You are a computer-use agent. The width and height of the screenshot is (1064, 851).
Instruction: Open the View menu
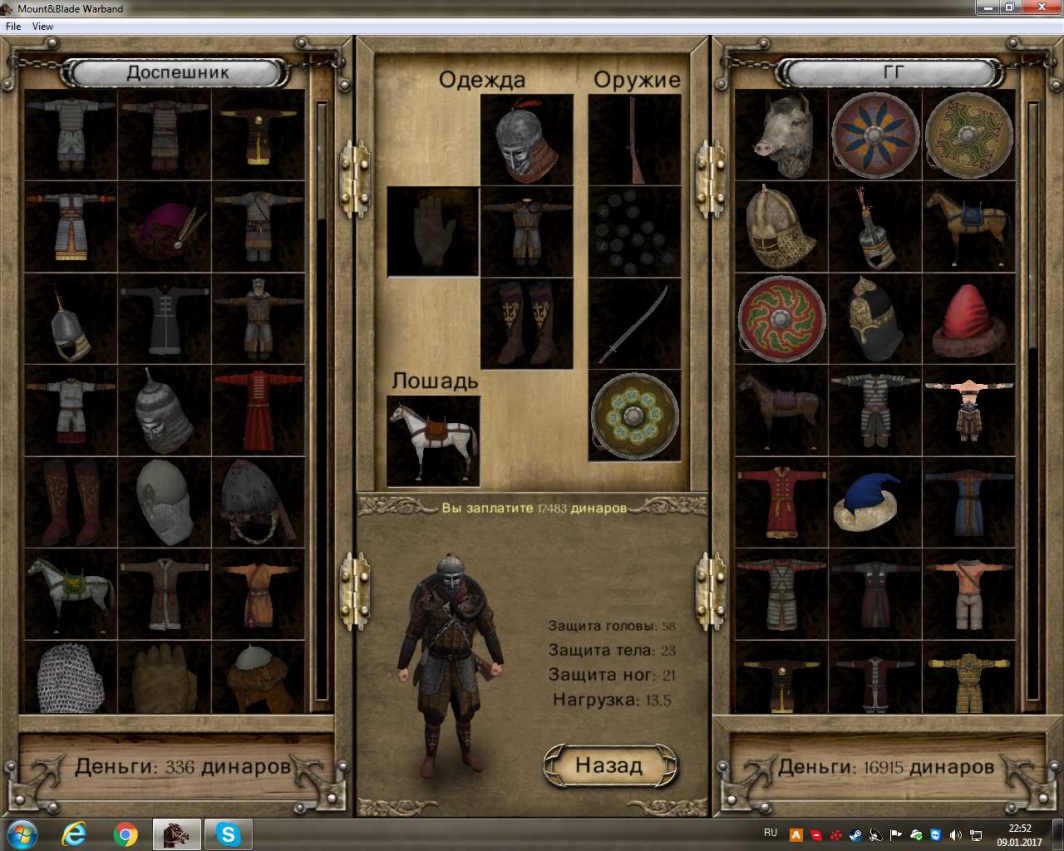43,26
